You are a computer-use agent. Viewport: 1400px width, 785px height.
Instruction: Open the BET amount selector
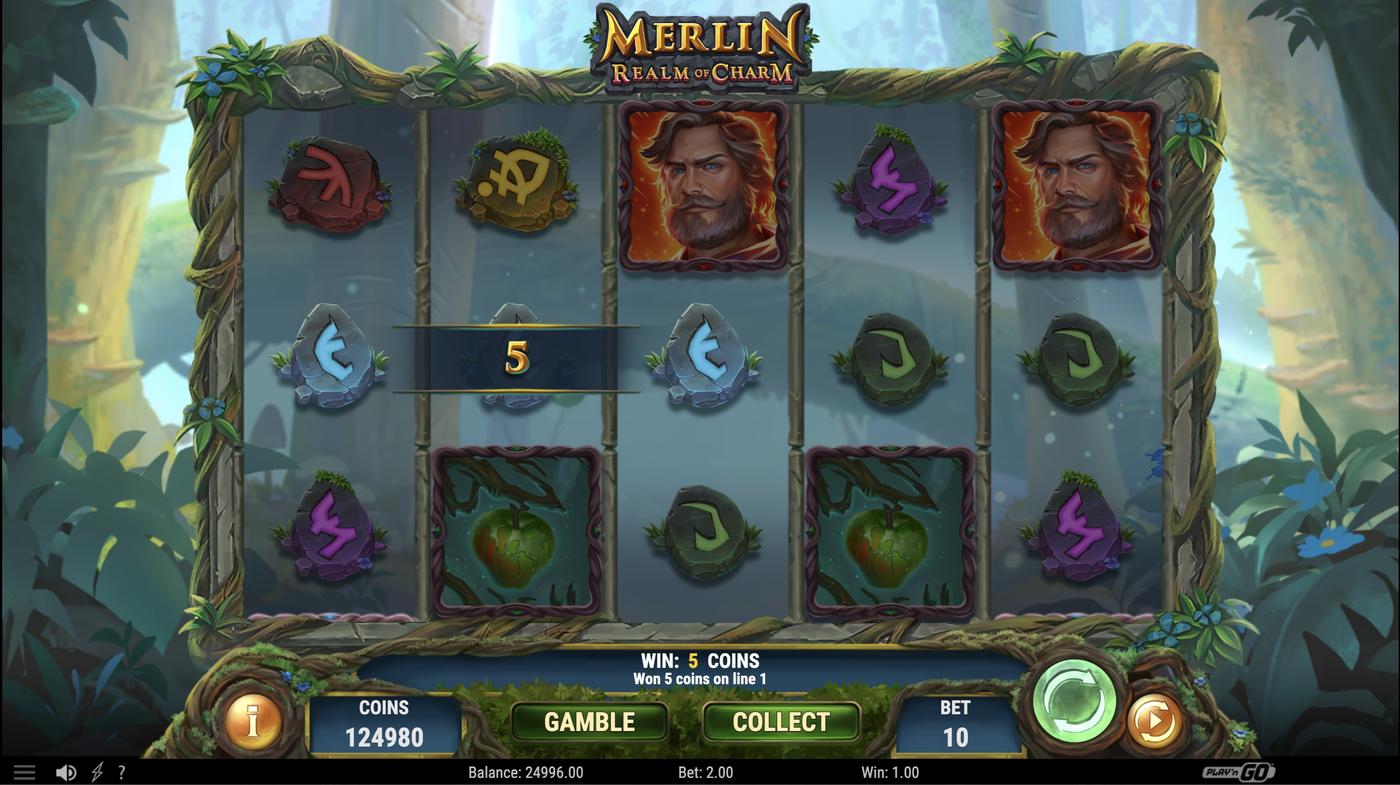pyautogui.click(x=955, y=721)
